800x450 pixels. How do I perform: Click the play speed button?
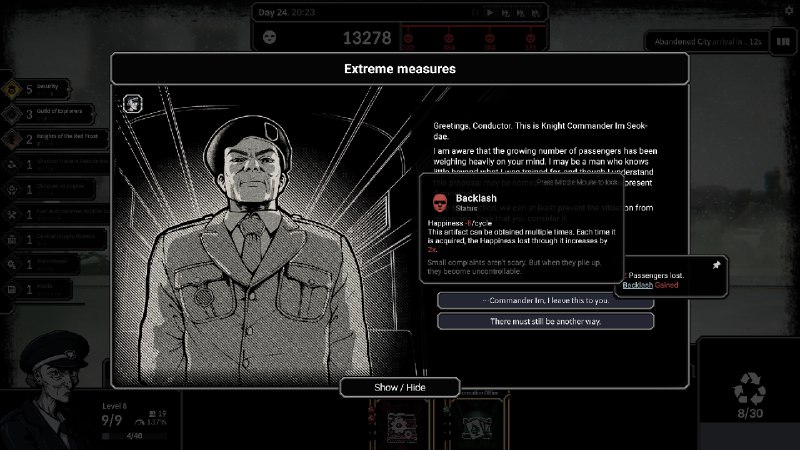(489, 12)
